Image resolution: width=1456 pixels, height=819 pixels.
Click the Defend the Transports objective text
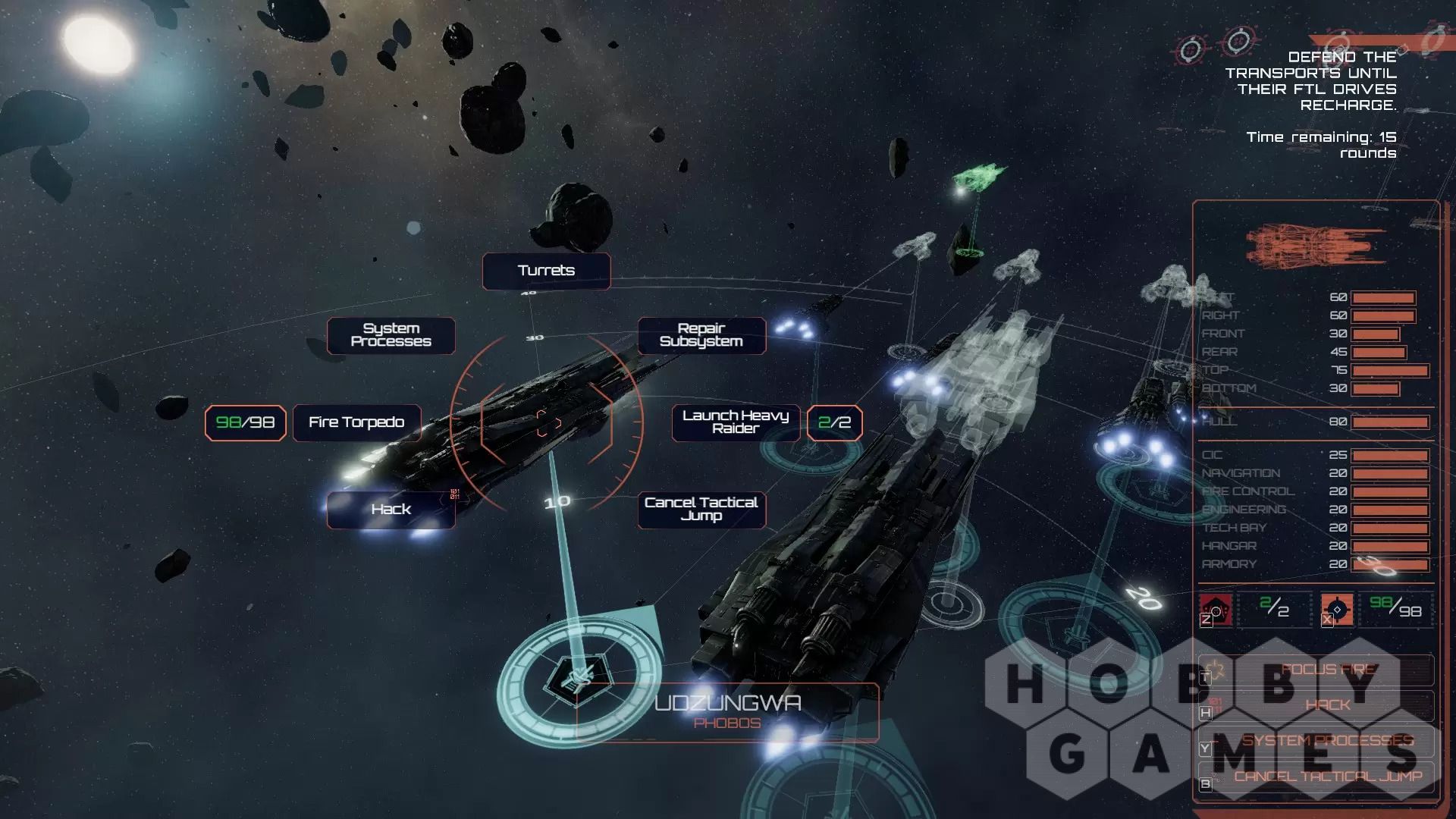click(1321, 81)
